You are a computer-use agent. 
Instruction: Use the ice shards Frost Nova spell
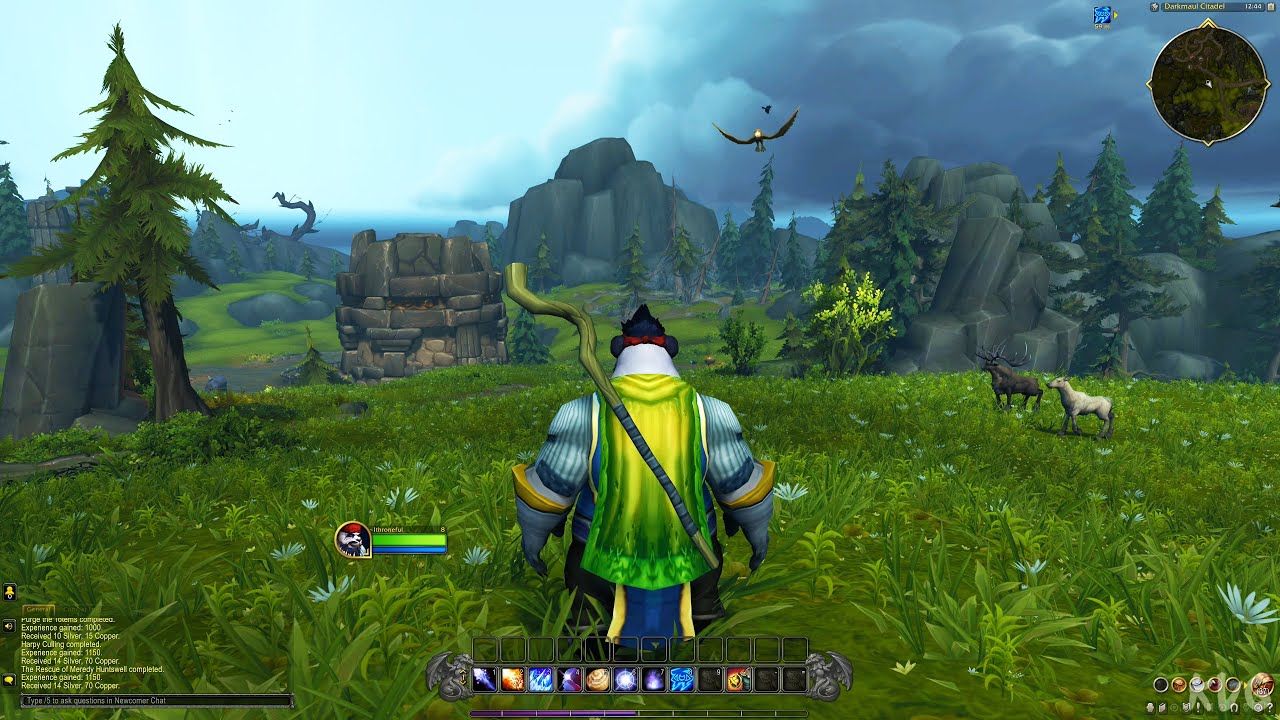[x=541, y=680]
